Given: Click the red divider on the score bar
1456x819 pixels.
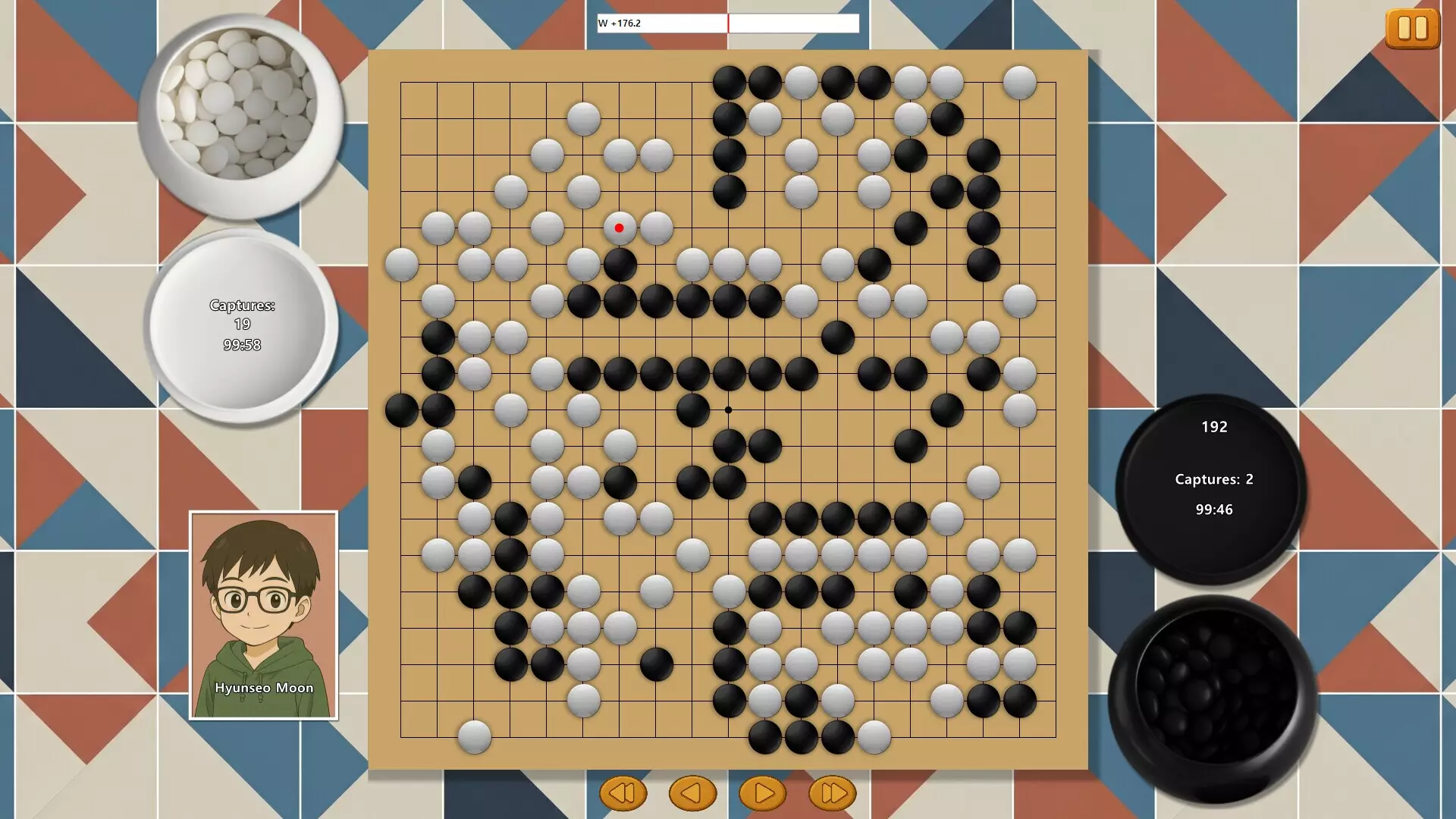Looking at the screenshot, I should pyautogui.click(x=728, y=23).
